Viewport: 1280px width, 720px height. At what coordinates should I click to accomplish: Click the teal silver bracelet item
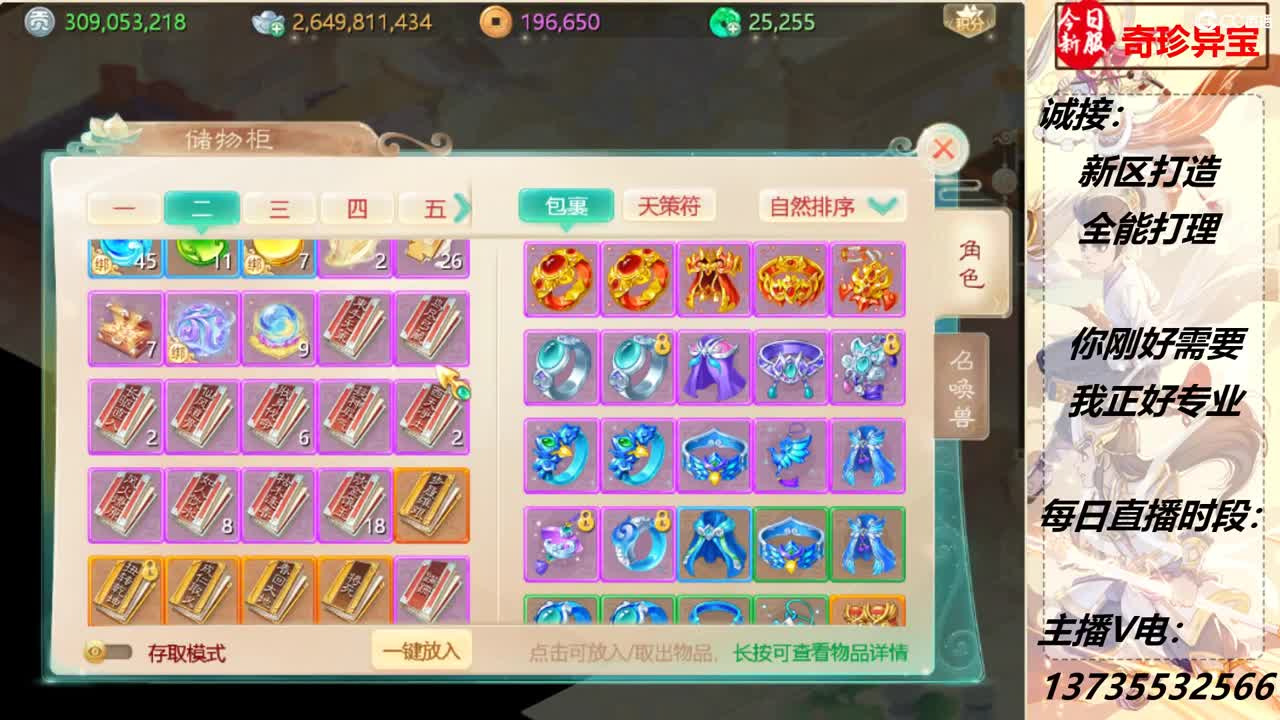coord(560,366)
